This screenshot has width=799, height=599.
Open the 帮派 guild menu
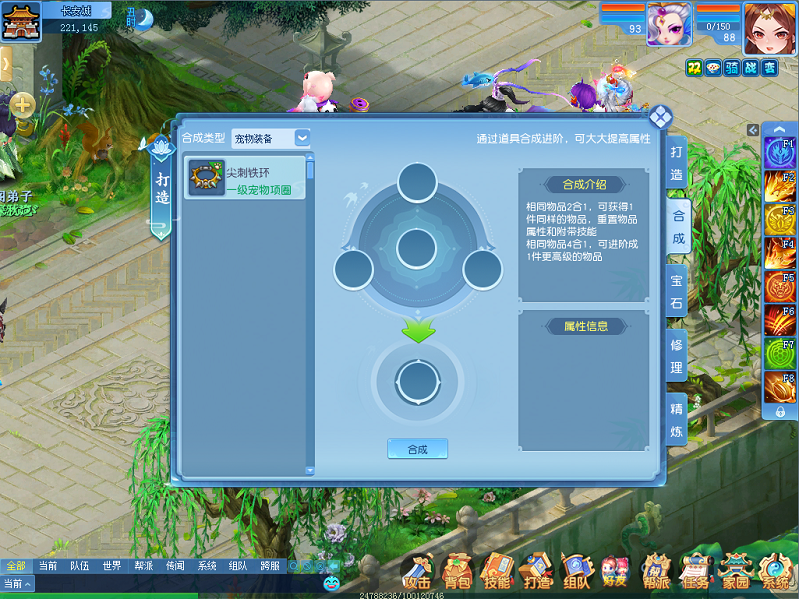pyautogui.click(x=656, y=572)
